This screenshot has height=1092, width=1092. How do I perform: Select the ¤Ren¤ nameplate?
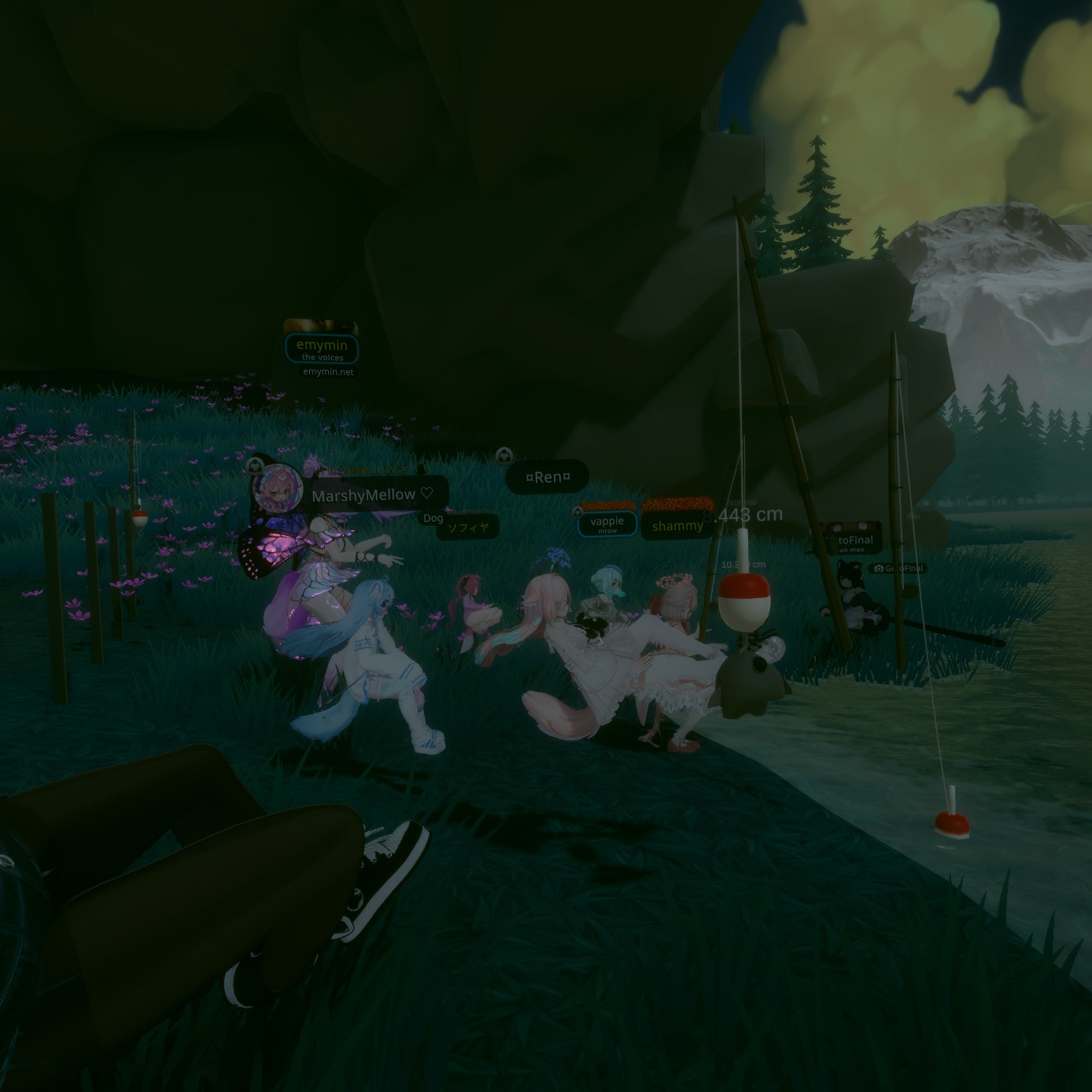click(x=547, y=477)
